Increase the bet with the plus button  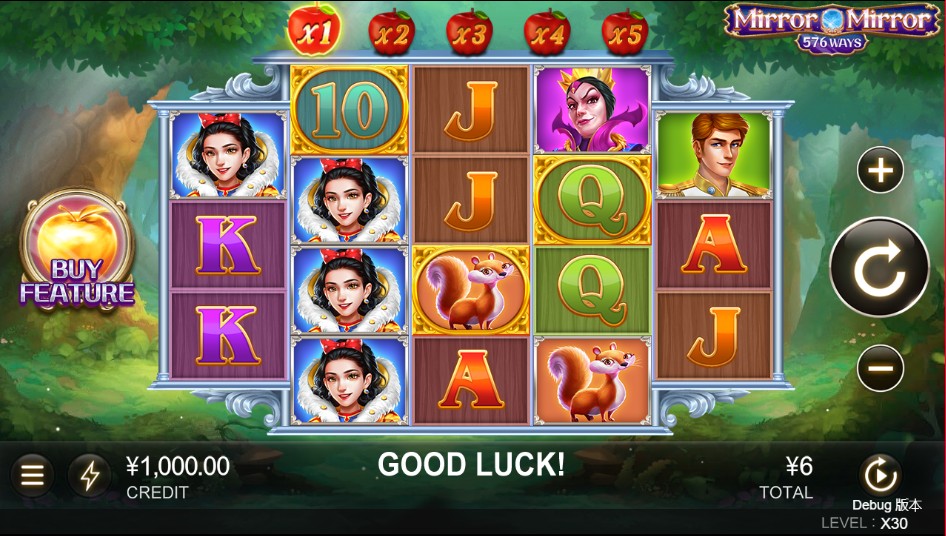coord(880,172)
